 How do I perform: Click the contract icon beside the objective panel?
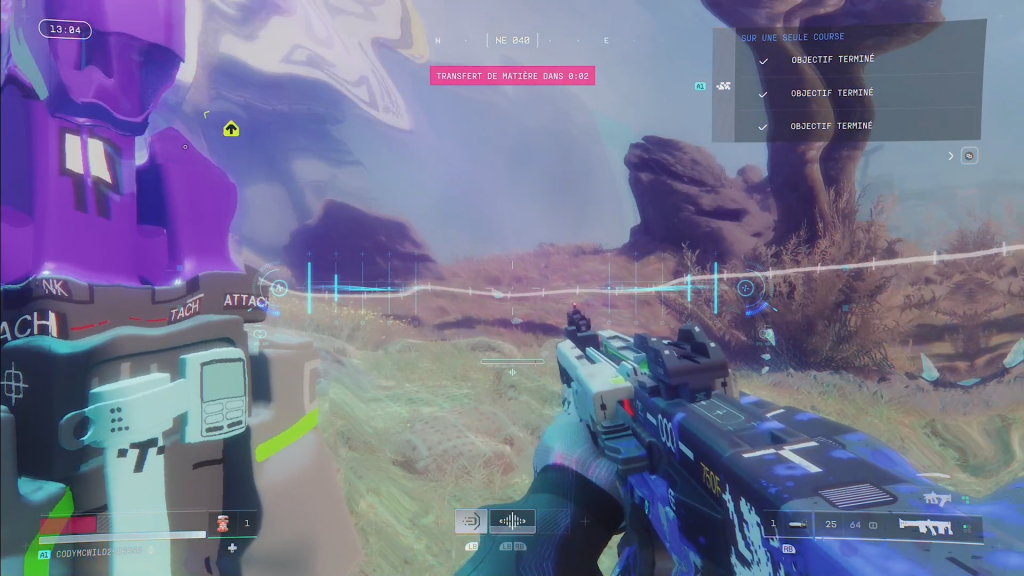click(x=724, y=86)
